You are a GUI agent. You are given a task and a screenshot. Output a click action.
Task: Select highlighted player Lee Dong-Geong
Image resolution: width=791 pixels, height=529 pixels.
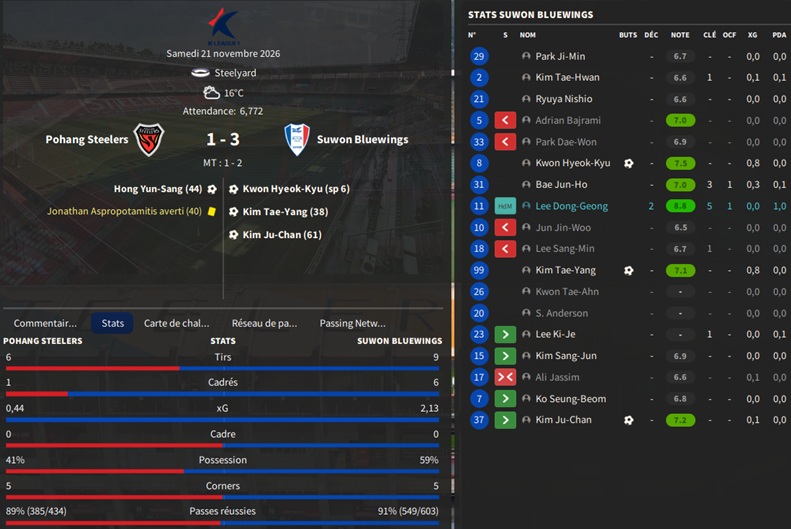pos(570,206)
